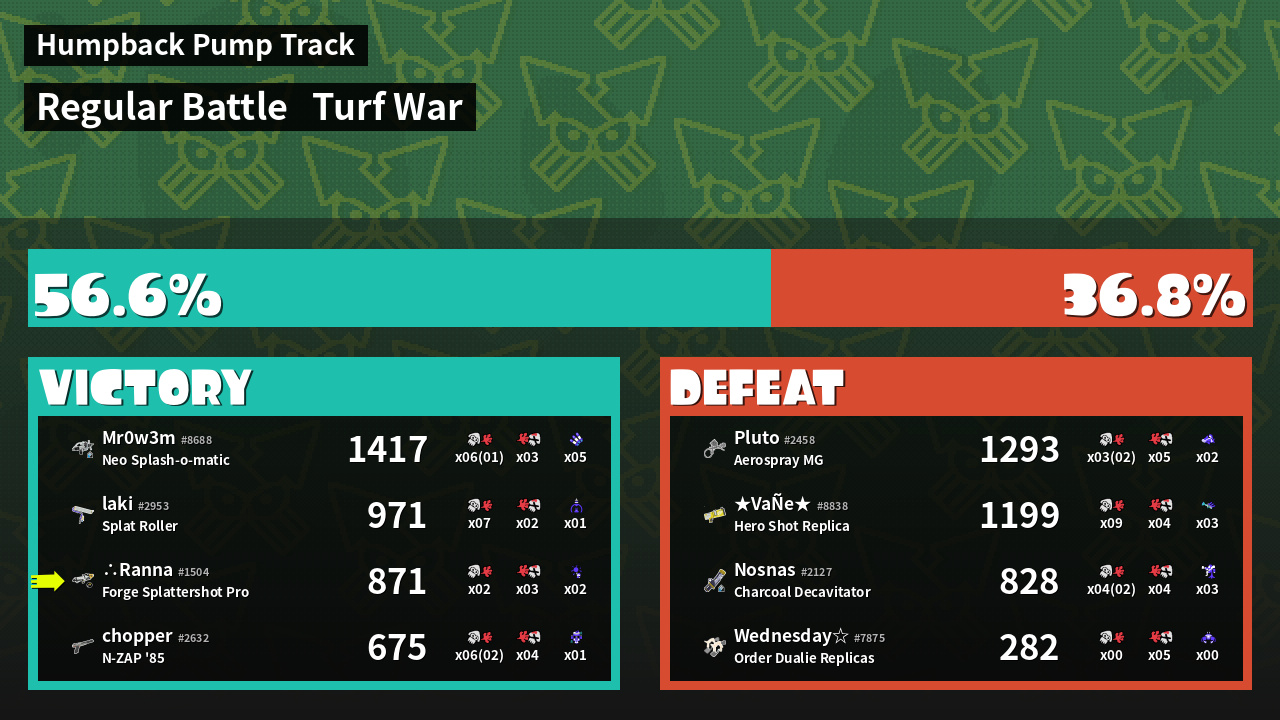Viewport: 1280px width, 720px height.
Task: Choose Nosnas's Charcoal Decavitator row
Action: point(956,581)
